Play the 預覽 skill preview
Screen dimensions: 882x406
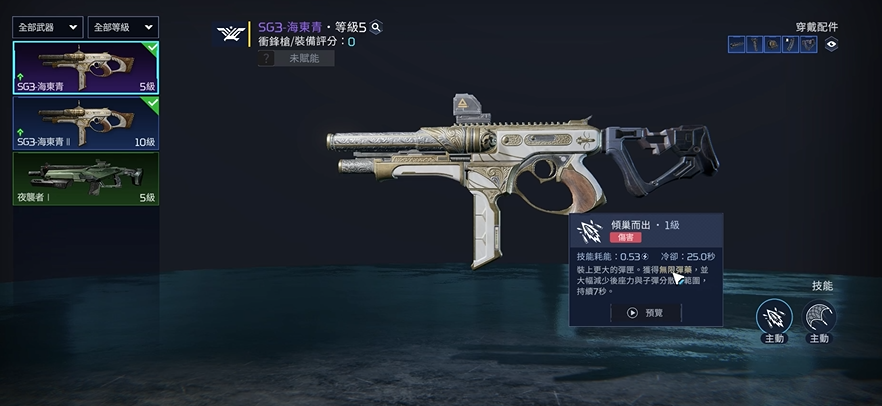[645, 312]
